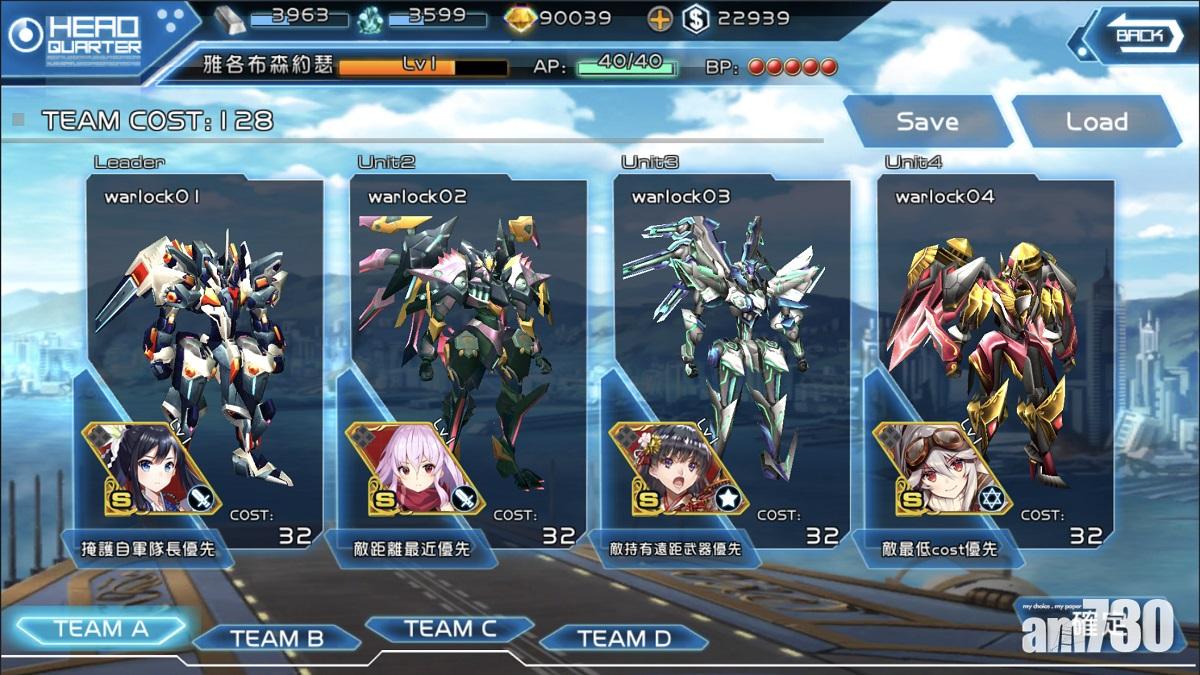Open the TEAM C tab
The height and width of the screenshot is (675, 1200).
coord(449,629)
